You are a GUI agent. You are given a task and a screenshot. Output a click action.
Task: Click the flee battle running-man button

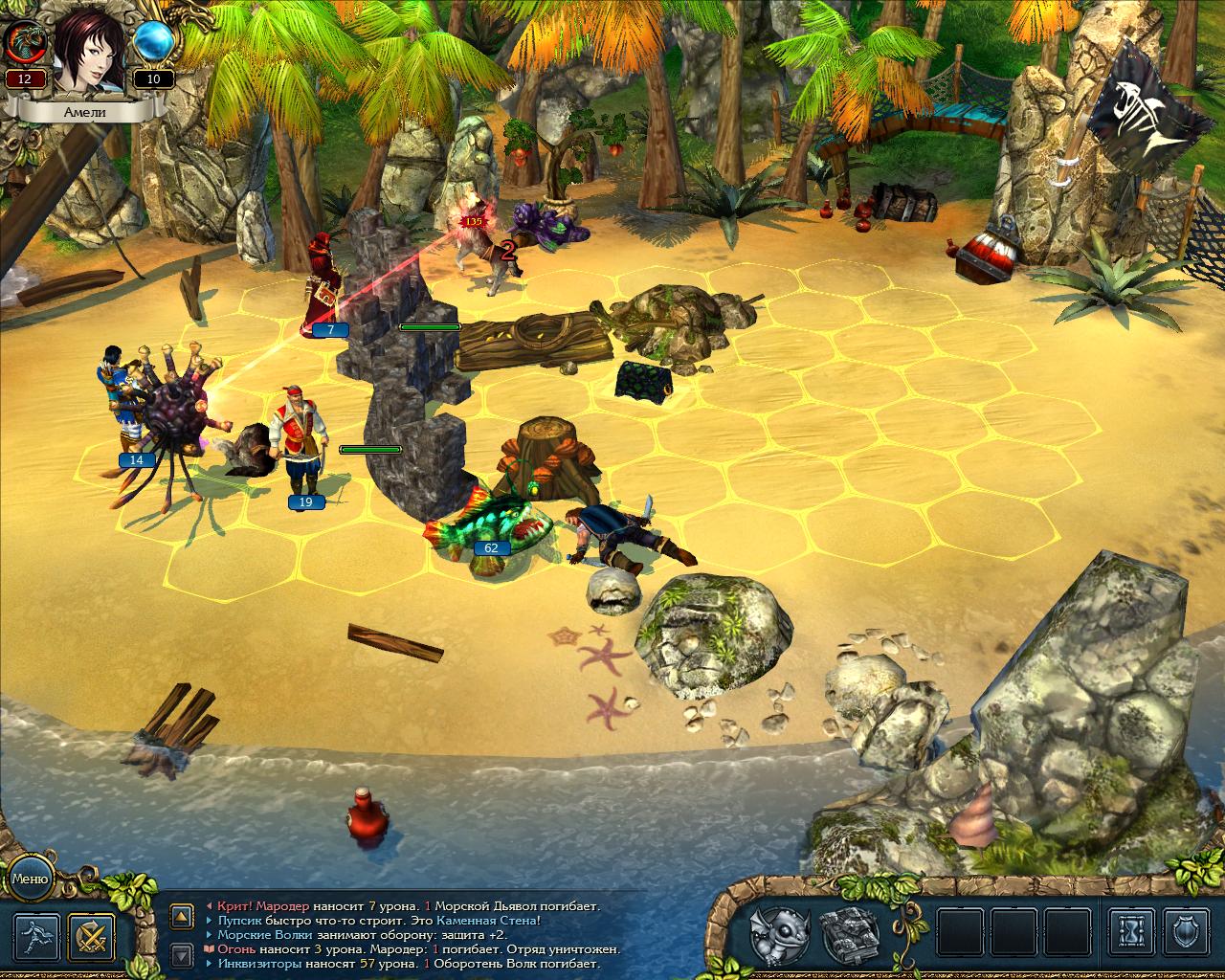click(x=37, y=937)
